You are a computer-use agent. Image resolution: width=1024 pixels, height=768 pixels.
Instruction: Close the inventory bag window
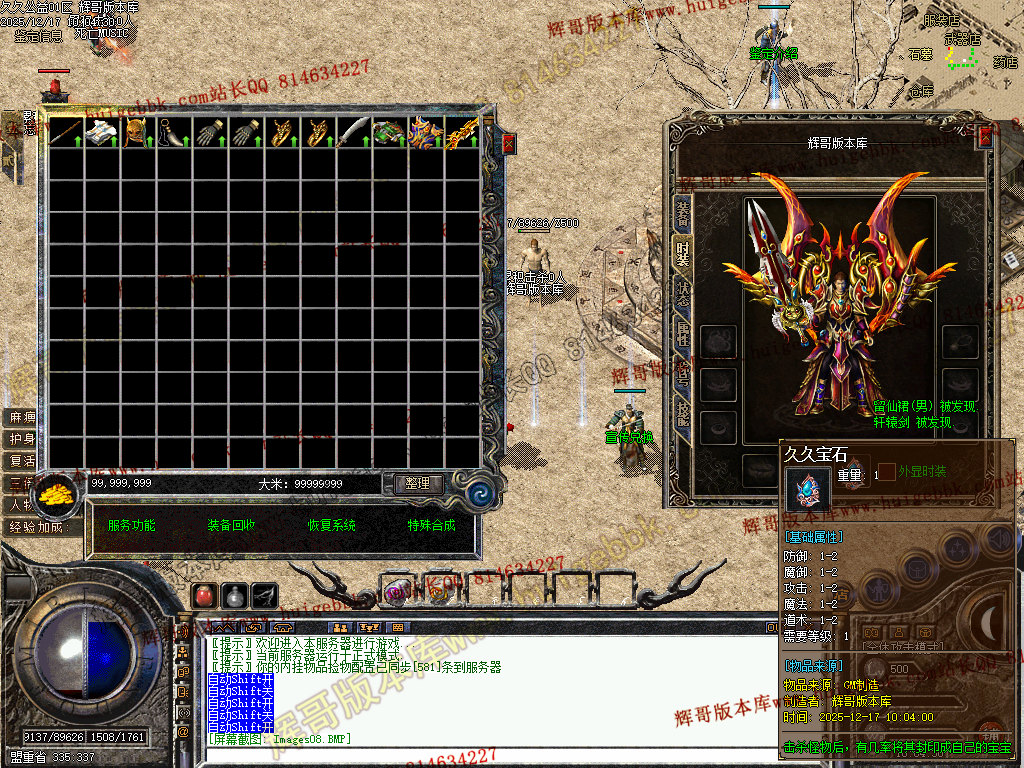tap(508, 143)
